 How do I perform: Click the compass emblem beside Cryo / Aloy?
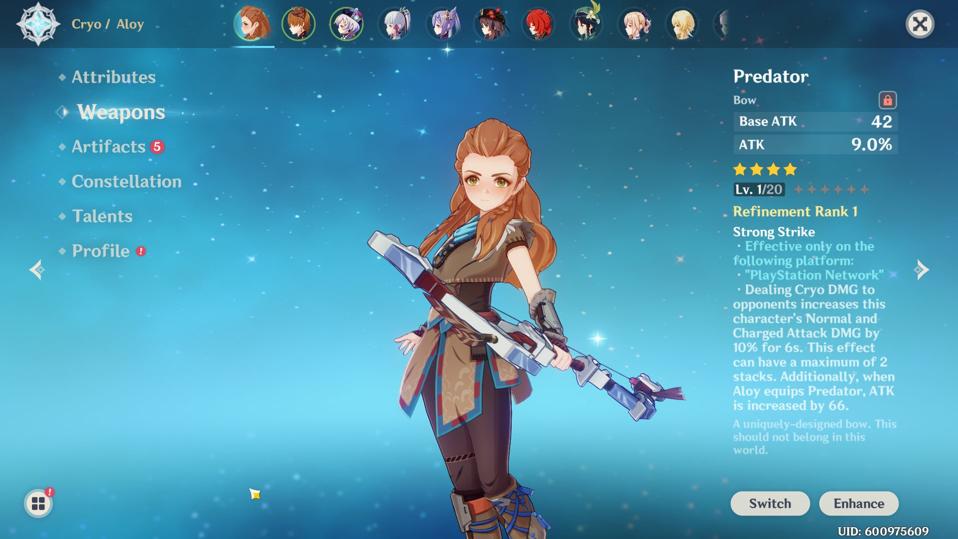pos(38,24)
